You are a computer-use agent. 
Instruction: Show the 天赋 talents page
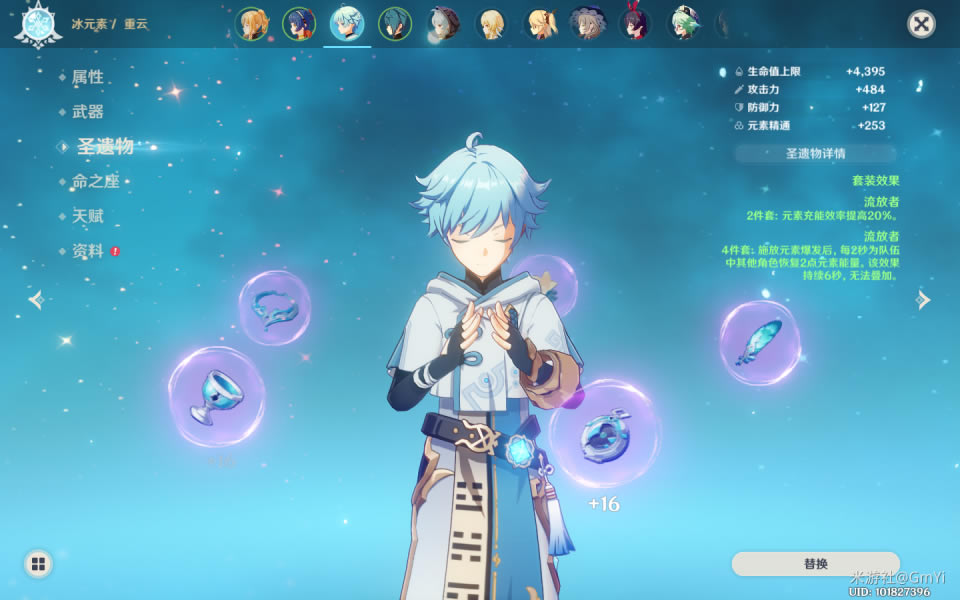point(87,216)
